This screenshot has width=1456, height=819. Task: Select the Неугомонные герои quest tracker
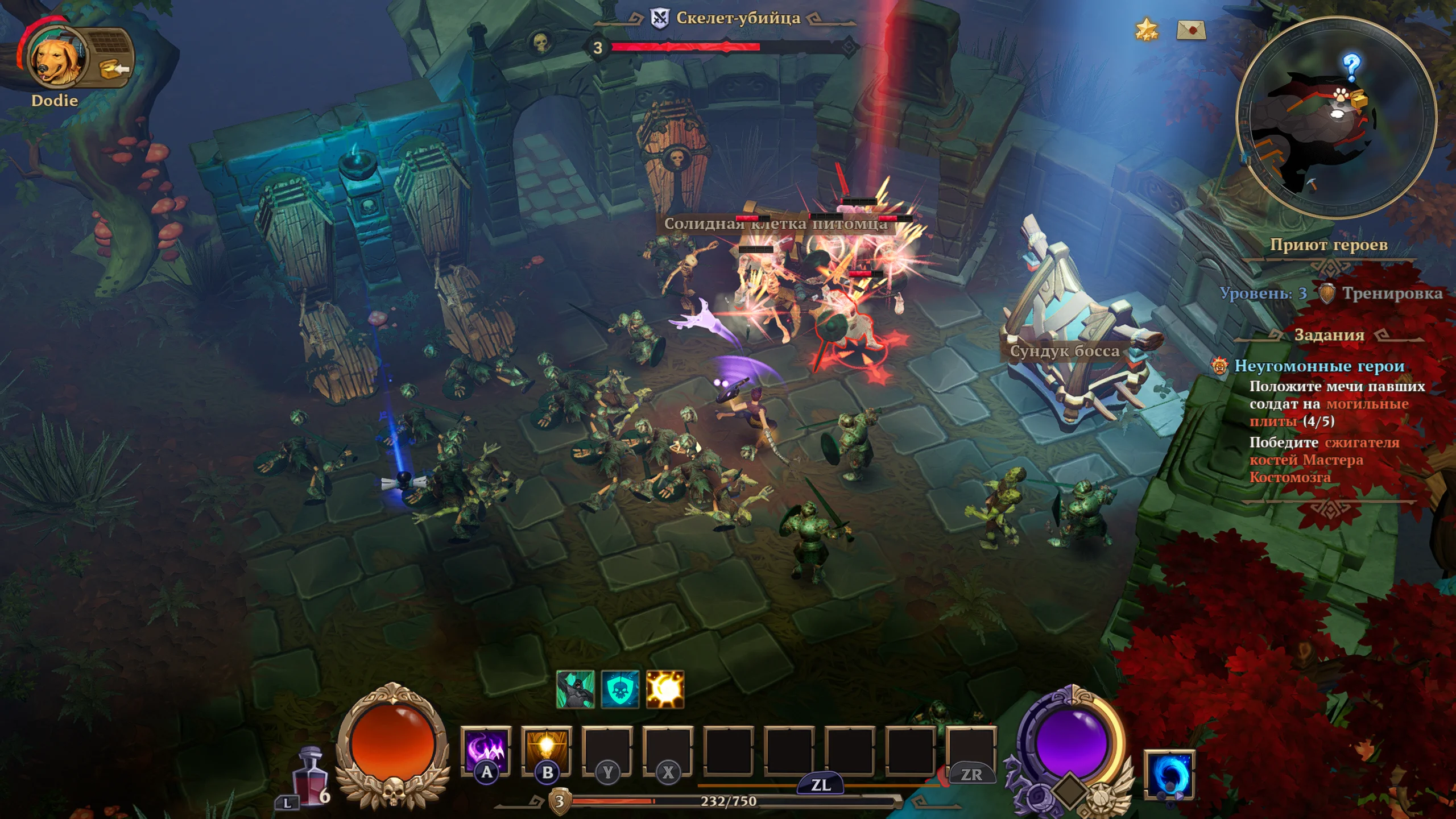1319,366
